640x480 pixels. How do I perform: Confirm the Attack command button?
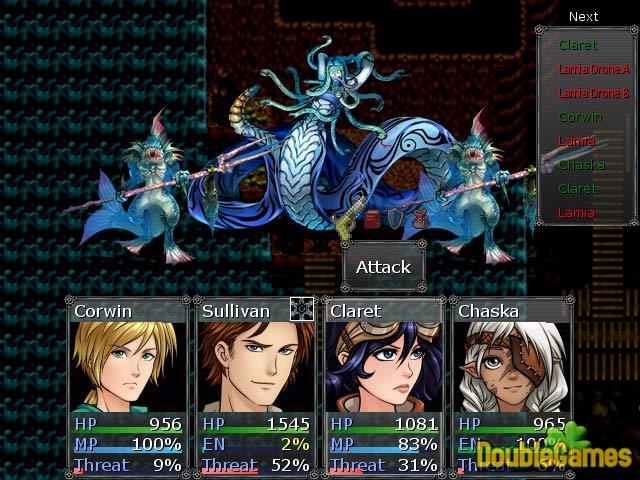384,267
